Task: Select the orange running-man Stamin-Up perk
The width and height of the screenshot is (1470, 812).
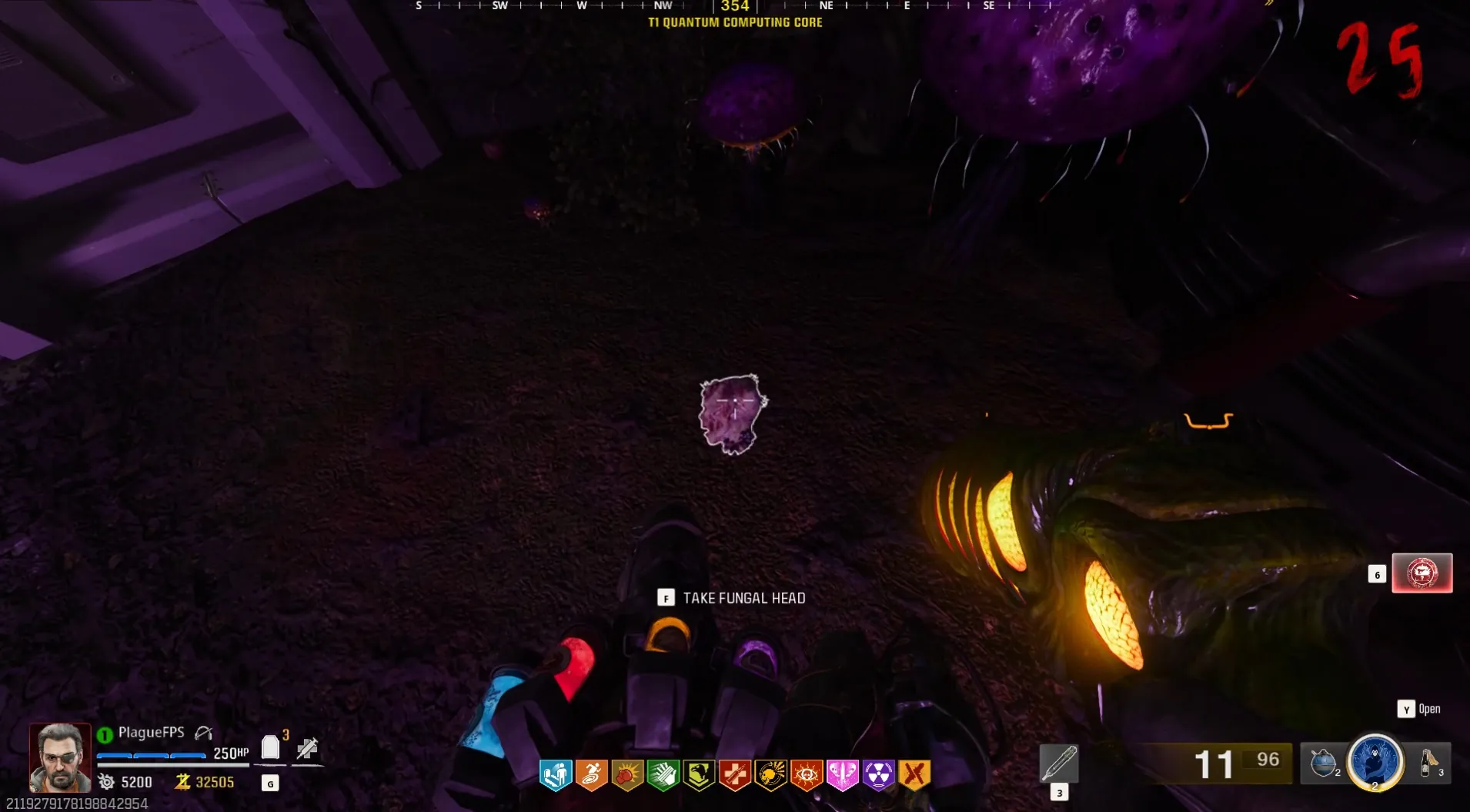Action: click(x=591, y=774)
